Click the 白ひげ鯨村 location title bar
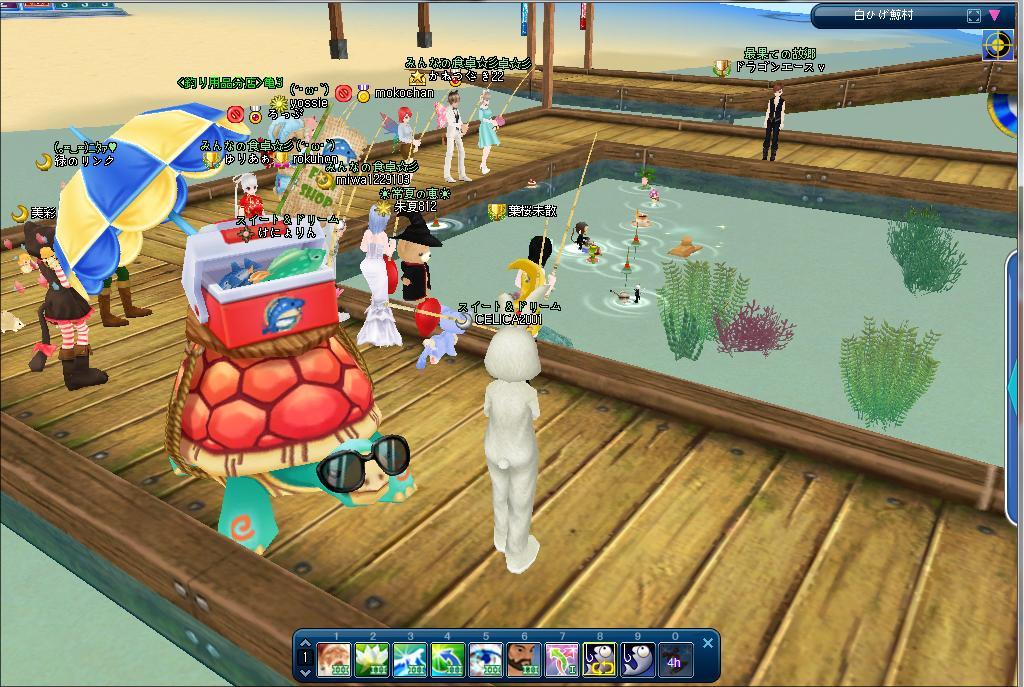The width and height of the screenshot is (1024, 687). (x=882, y=15)
